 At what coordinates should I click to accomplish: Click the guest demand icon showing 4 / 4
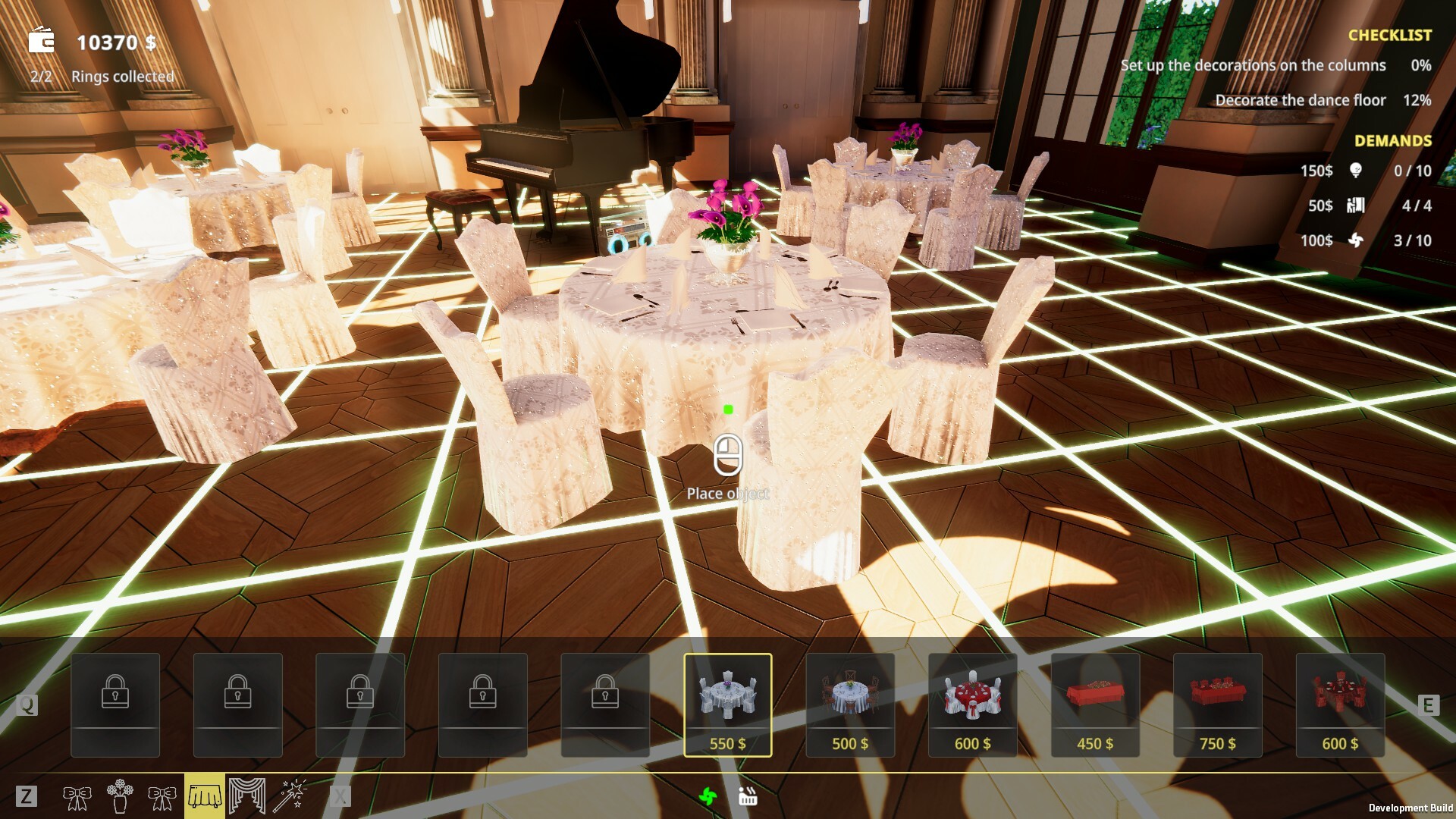pos(1357,205)
